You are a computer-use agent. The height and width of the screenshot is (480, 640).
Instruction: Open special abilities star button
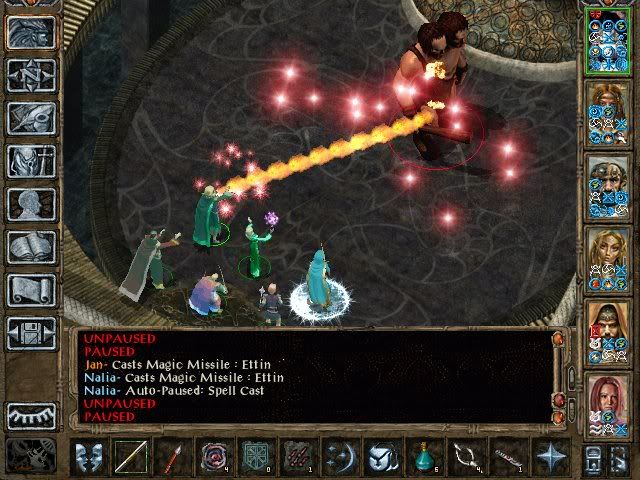coord(551,457)
